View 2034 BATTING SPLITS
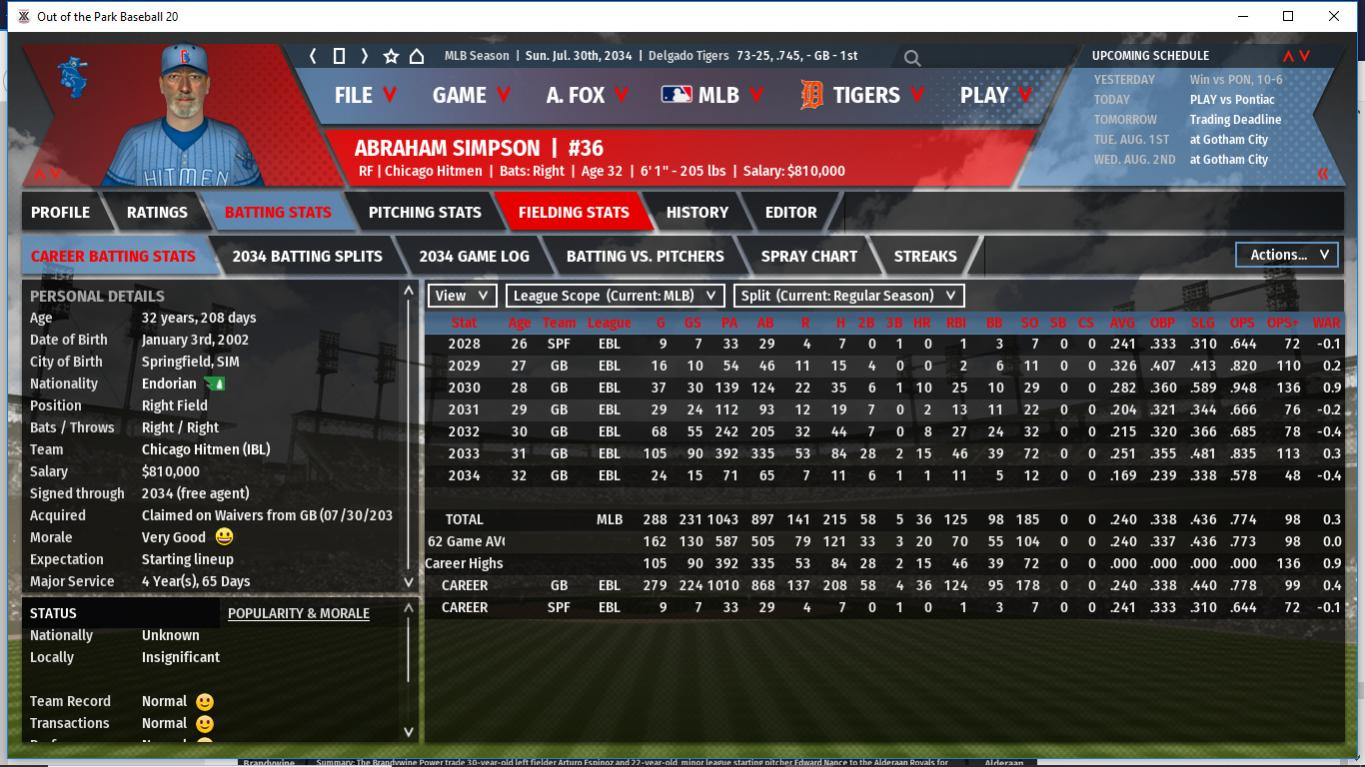Viewport: 1365px width, 767px height. [307, 256]
